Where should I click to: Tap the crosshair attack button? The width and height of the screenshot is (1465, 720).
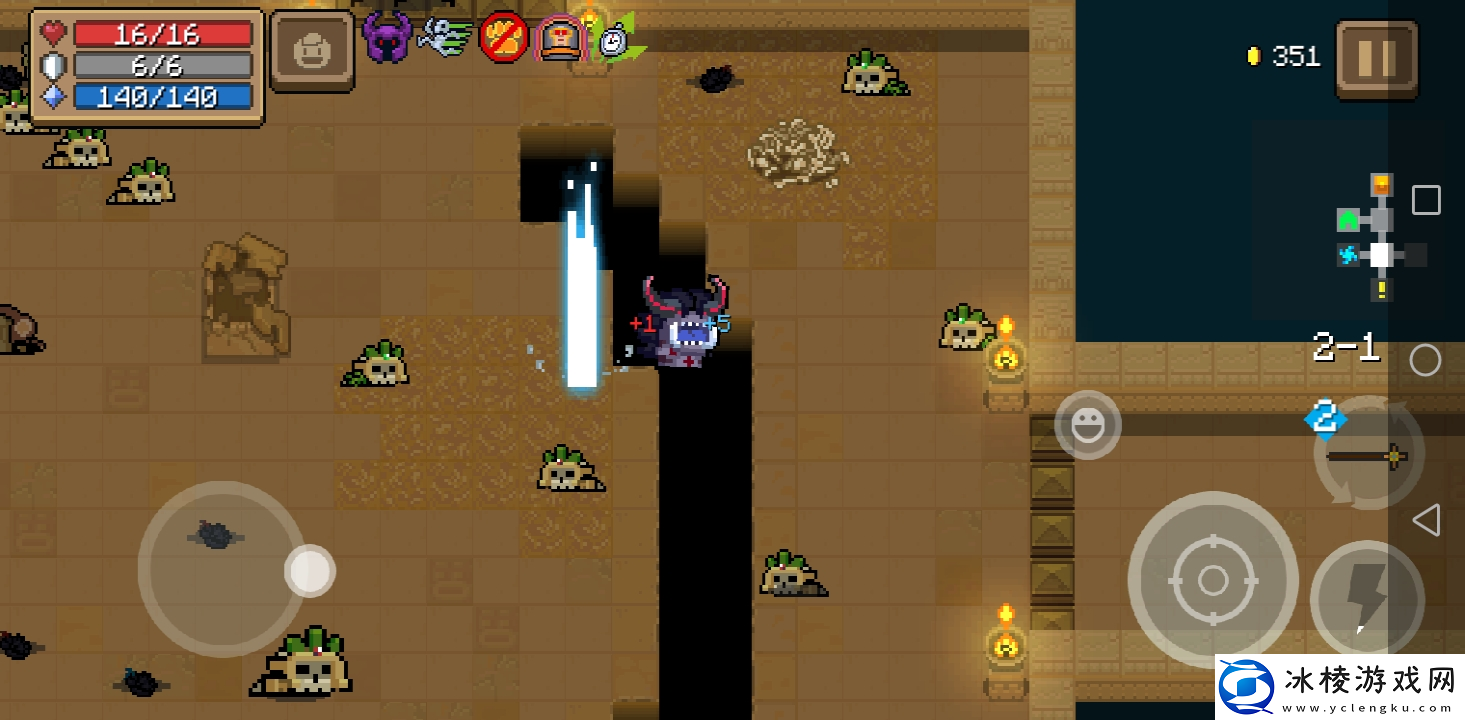click(x=1212, y=579)
